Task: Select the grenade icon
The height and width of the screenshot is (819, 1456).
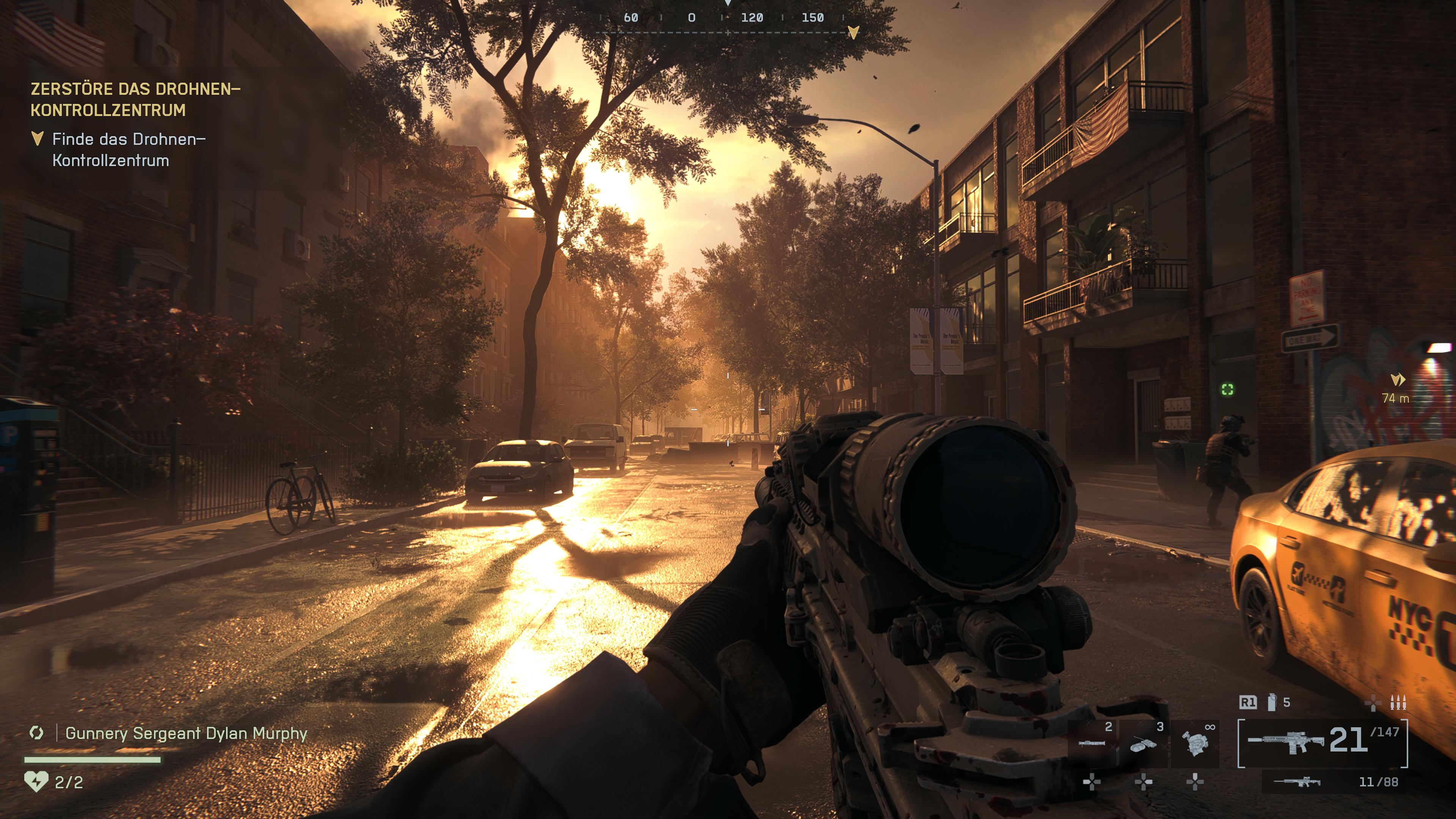Action: [1272, 702]
